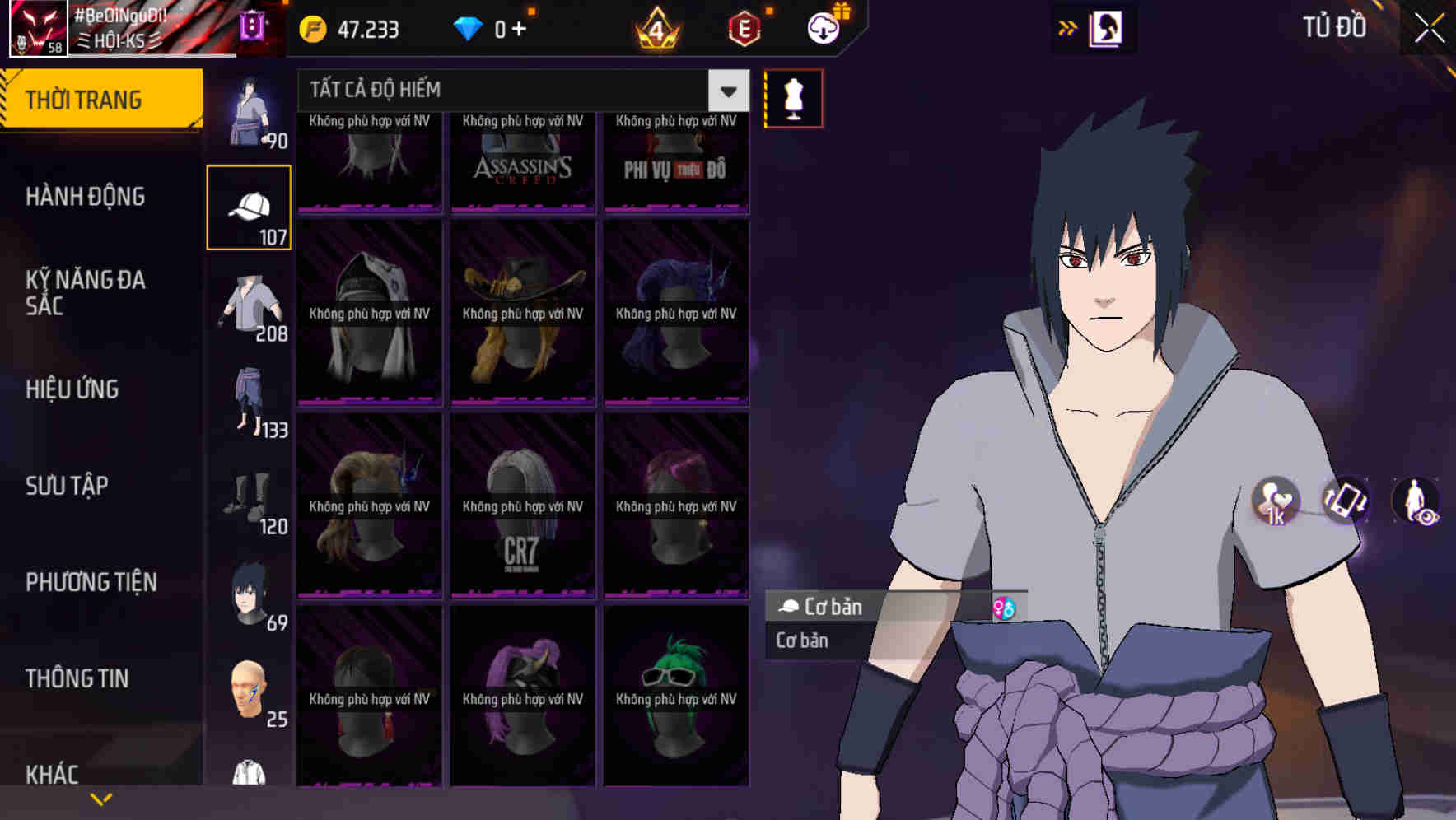Open the cloud gift download icon
1456x820 pixels.
tap(824, 29)
